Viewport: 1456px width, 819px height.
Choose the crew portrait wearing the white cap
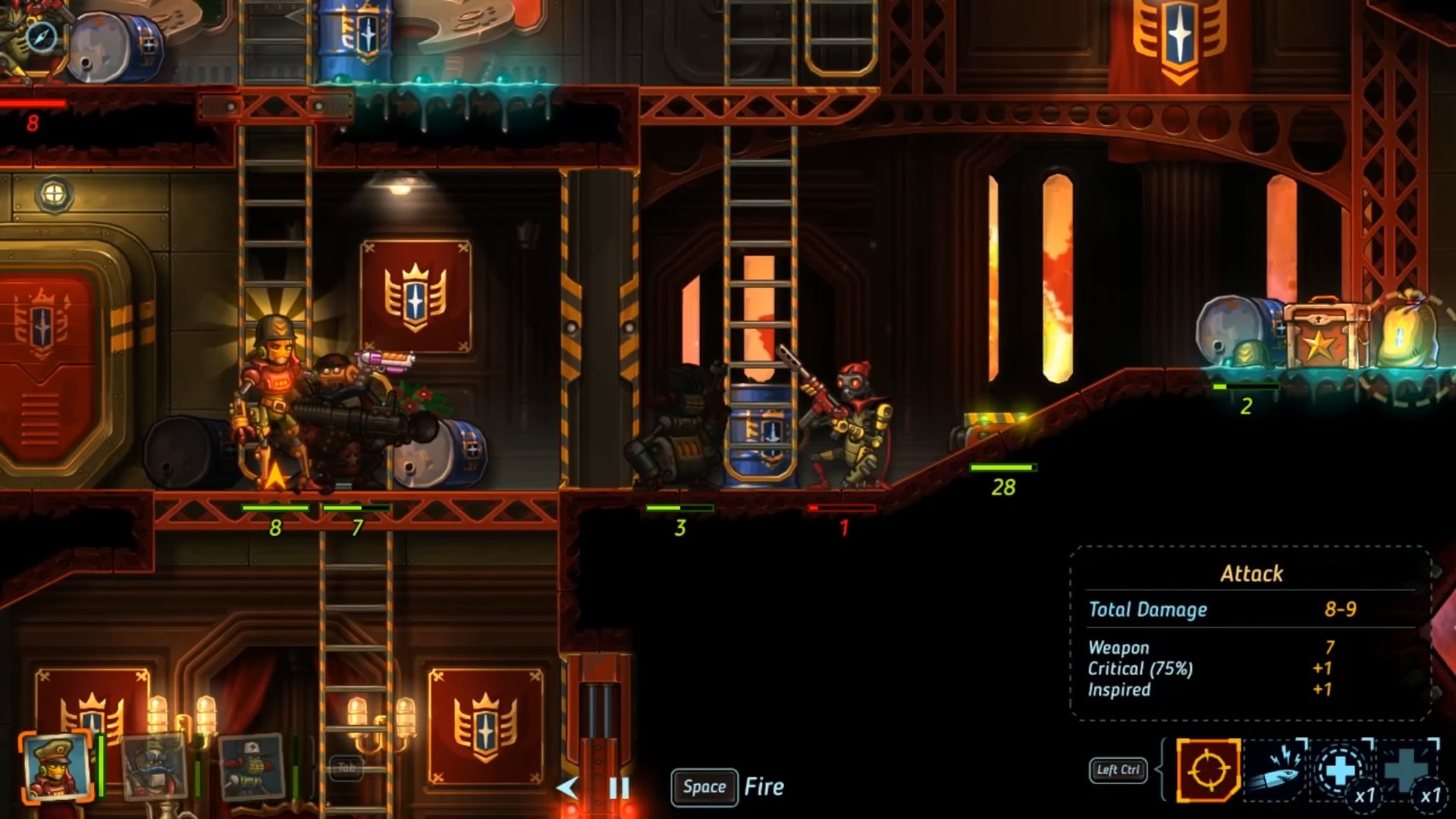click(x=251, y=767)
